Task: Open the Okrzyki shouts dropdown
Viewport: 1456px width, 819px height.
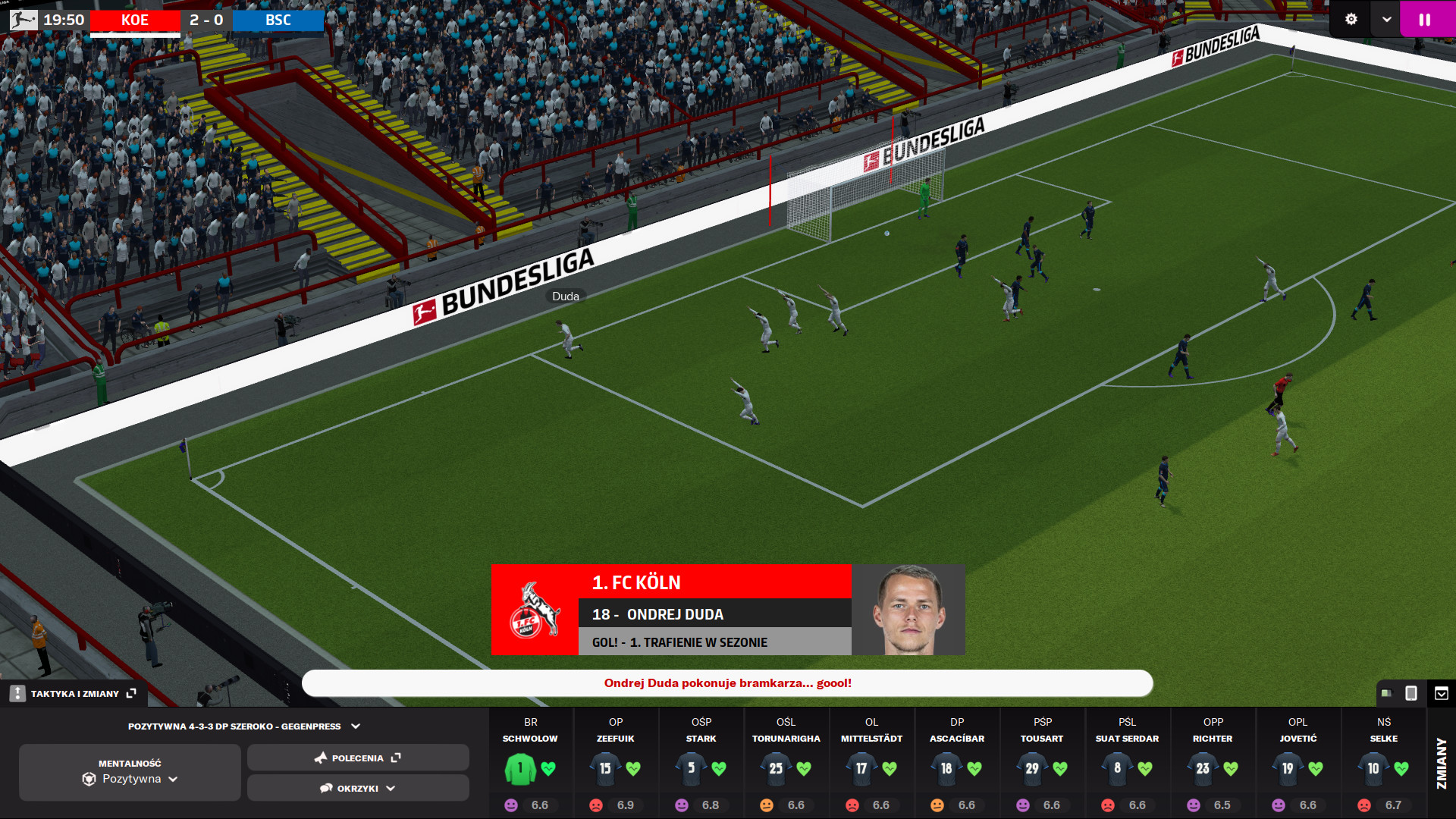Action: (x=357, y=788)
